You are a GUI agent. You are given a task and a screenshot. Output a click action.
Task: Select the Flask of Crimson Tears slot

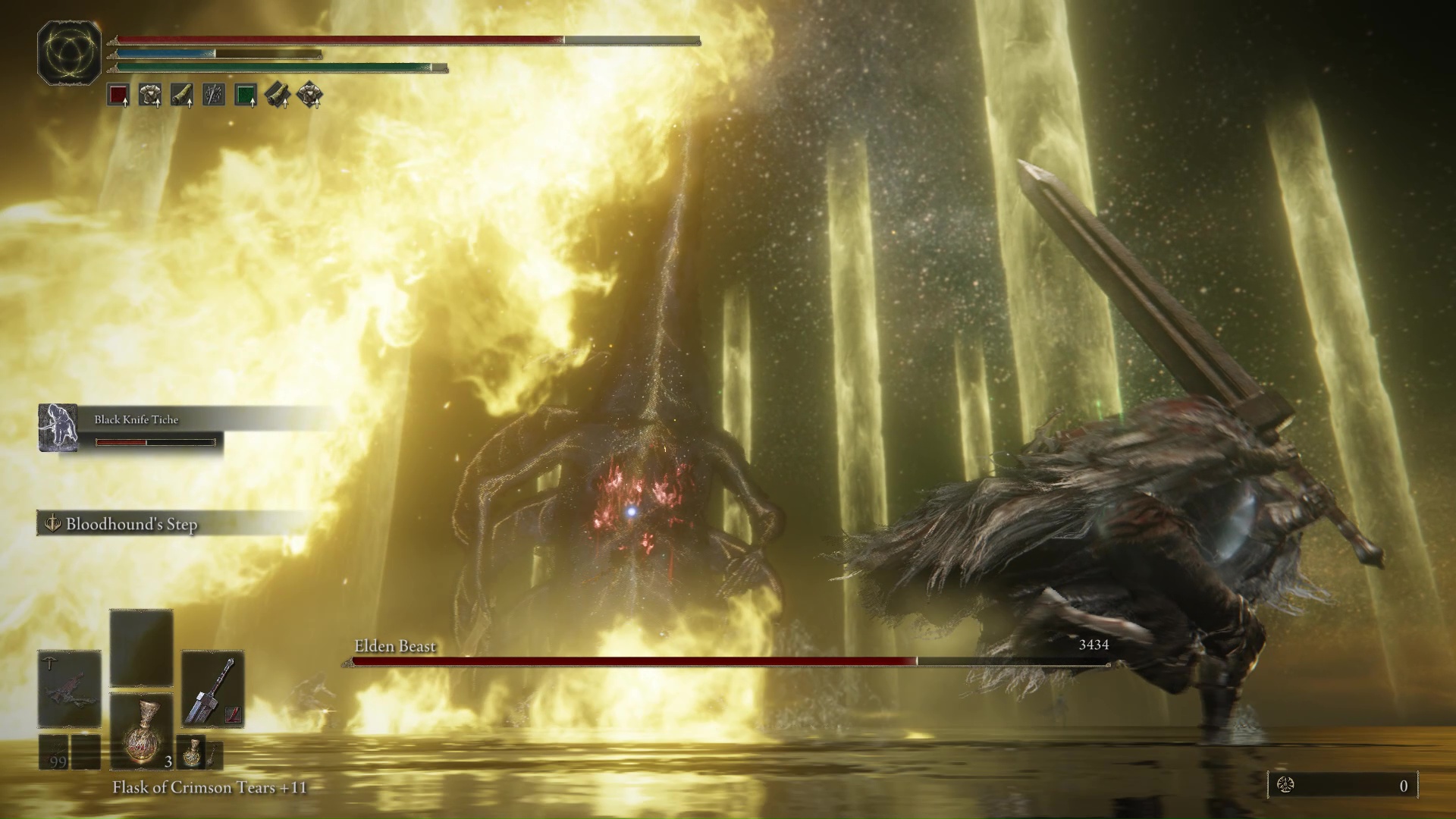coord(141,732)
